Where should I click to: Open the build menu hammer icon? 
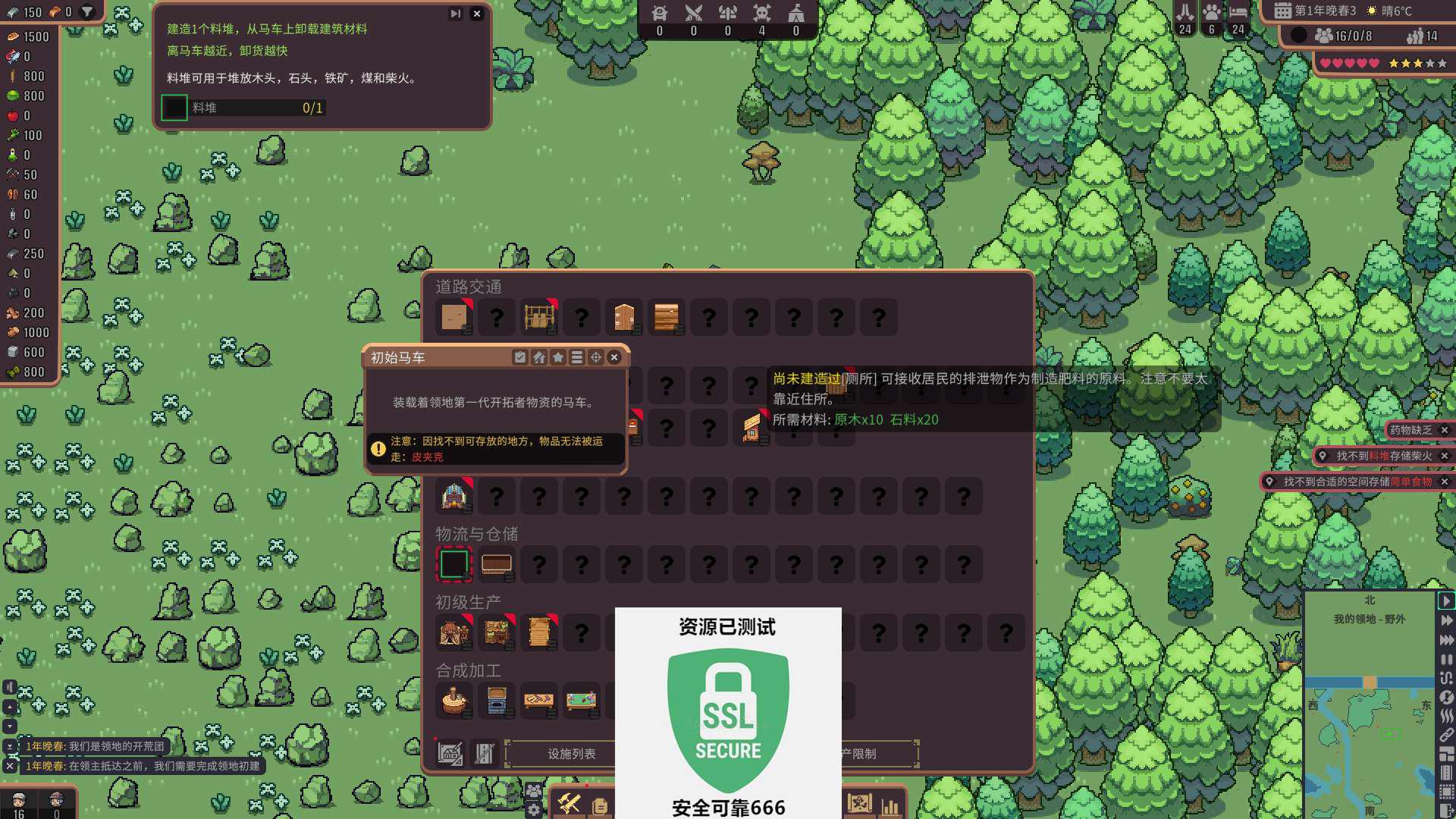click(569, 804)
